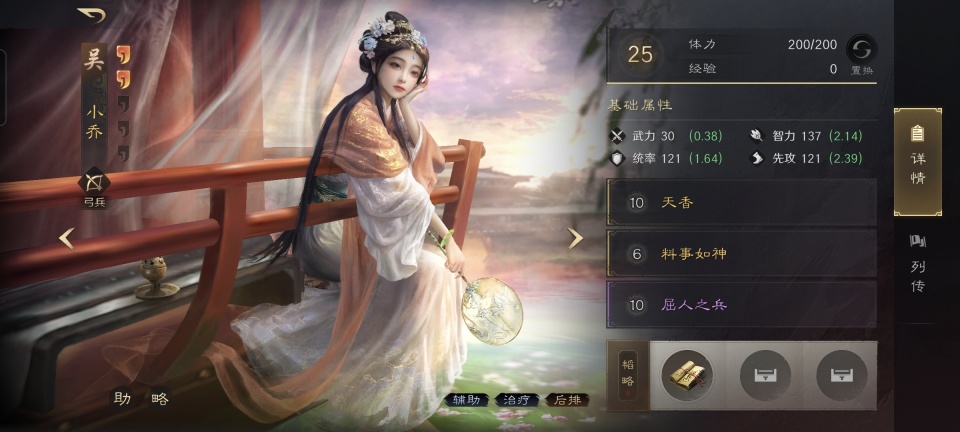Viewport: 960px width, 432px height.
Task: Tap the 后排 back-row tag
Action: tap(565, 400)
